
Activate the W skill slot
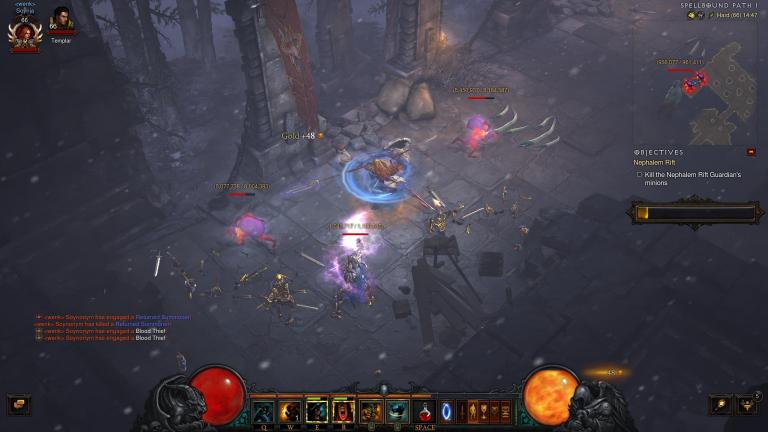coord(290,410)
